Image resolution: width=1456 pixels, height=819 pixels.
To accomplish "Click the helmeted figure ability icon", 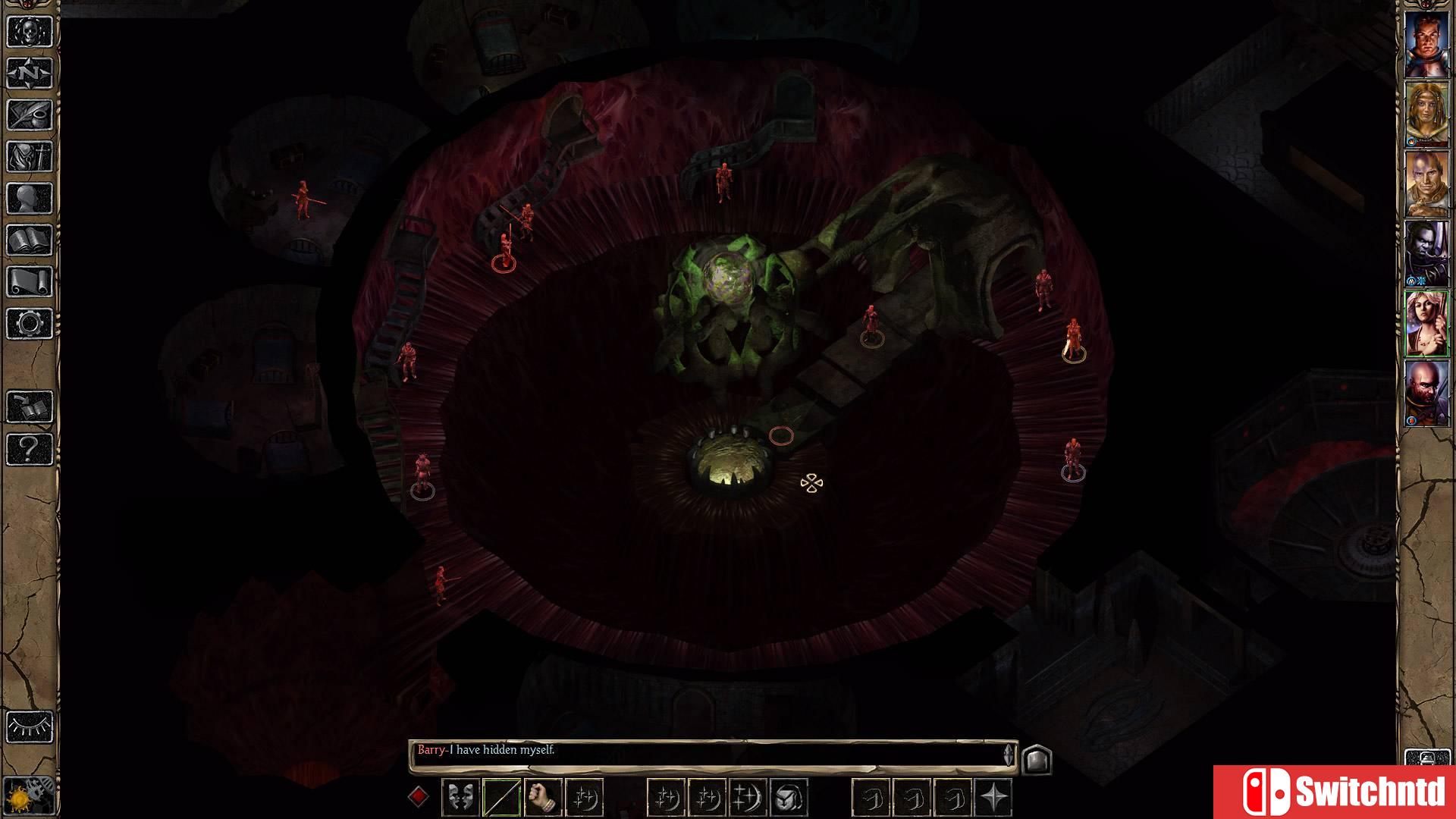I will point(789,798).
